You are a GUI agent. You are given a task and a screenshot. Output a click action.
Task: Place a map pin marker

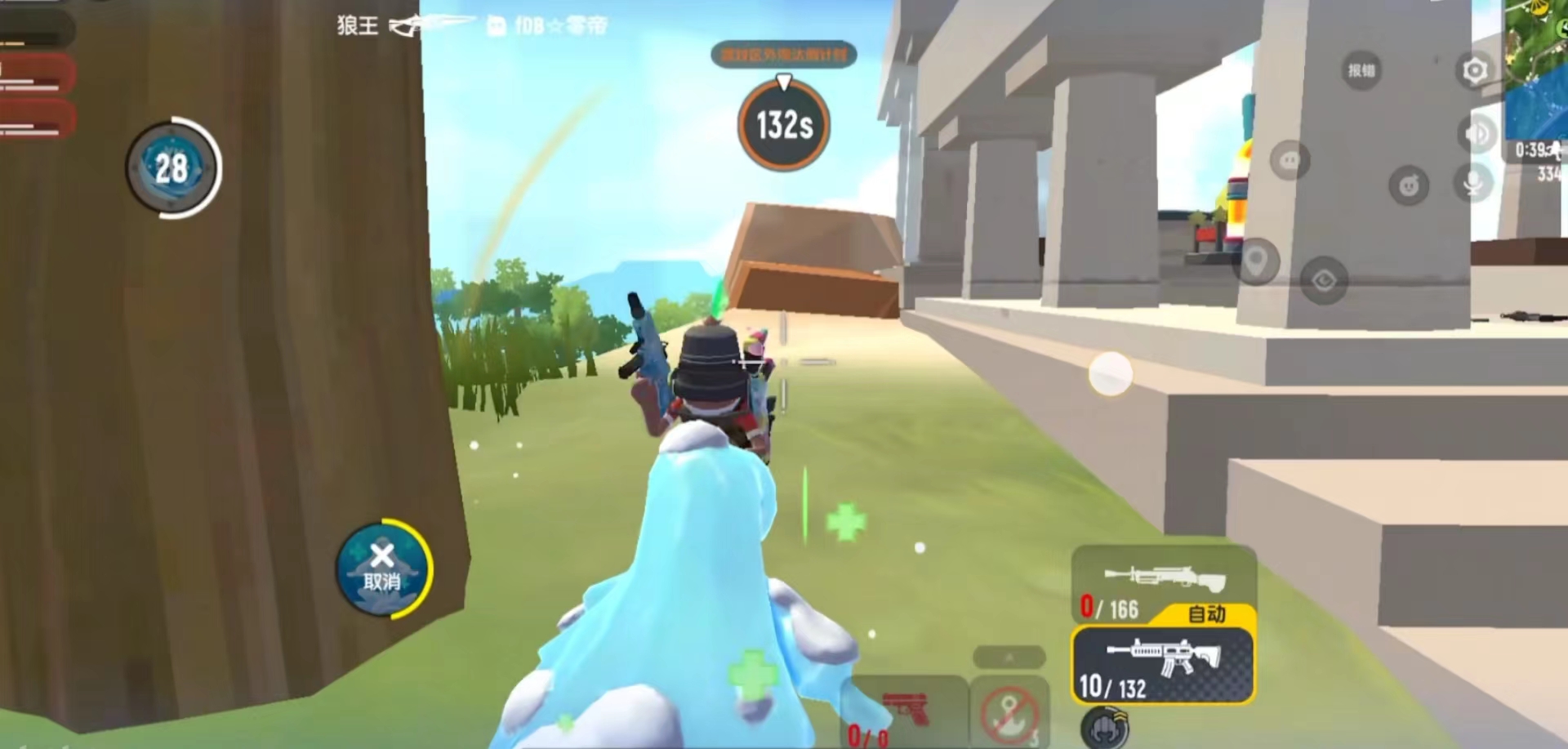(x=1256, y=261)
